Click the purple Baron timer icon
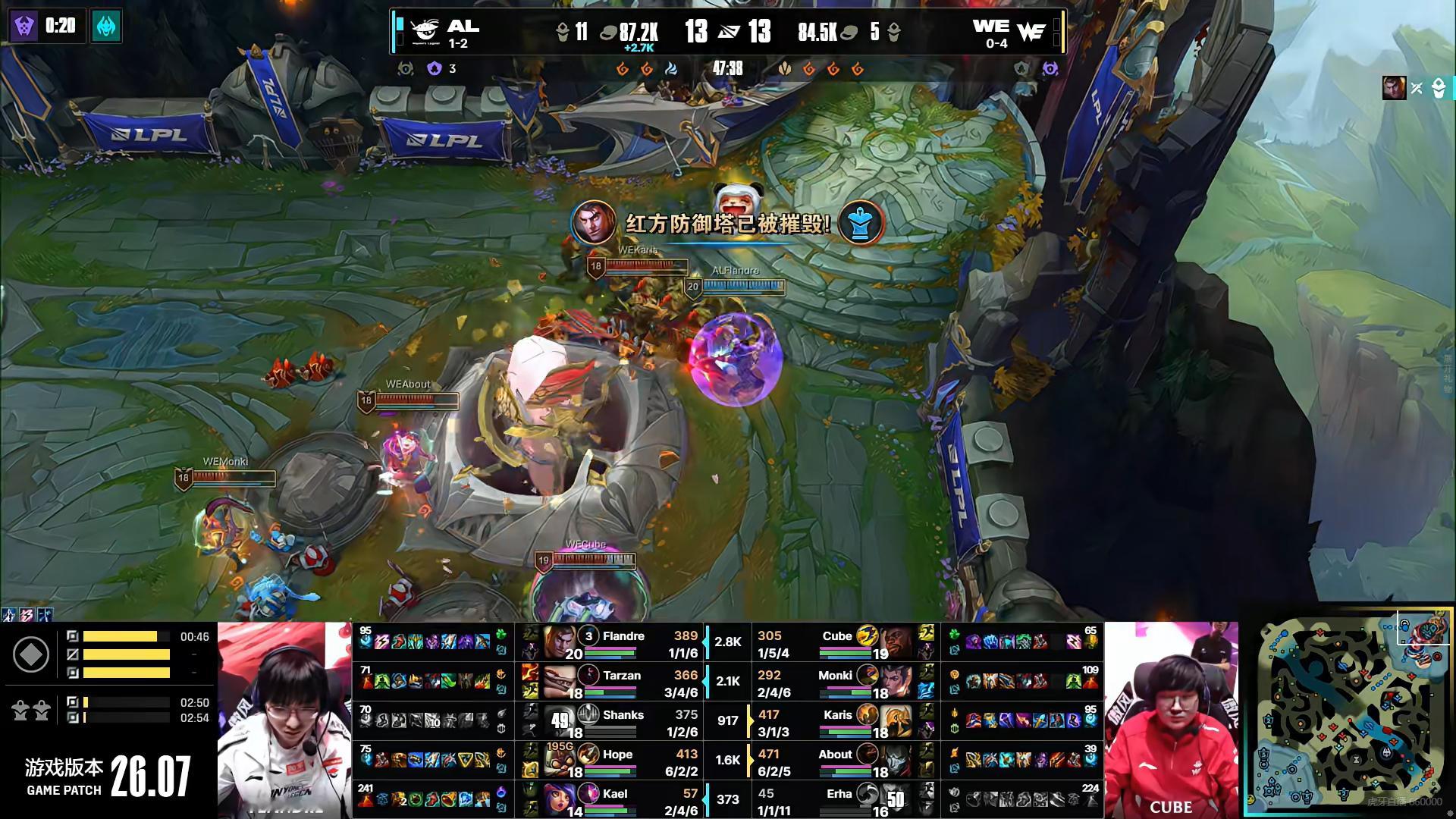The image size is (1456, 819). (24, 27)
